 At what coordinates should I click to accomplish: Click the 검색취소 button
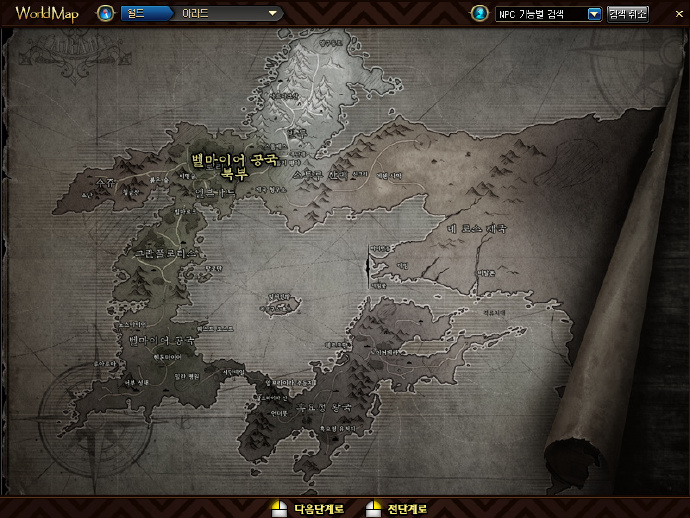[627, 14]
